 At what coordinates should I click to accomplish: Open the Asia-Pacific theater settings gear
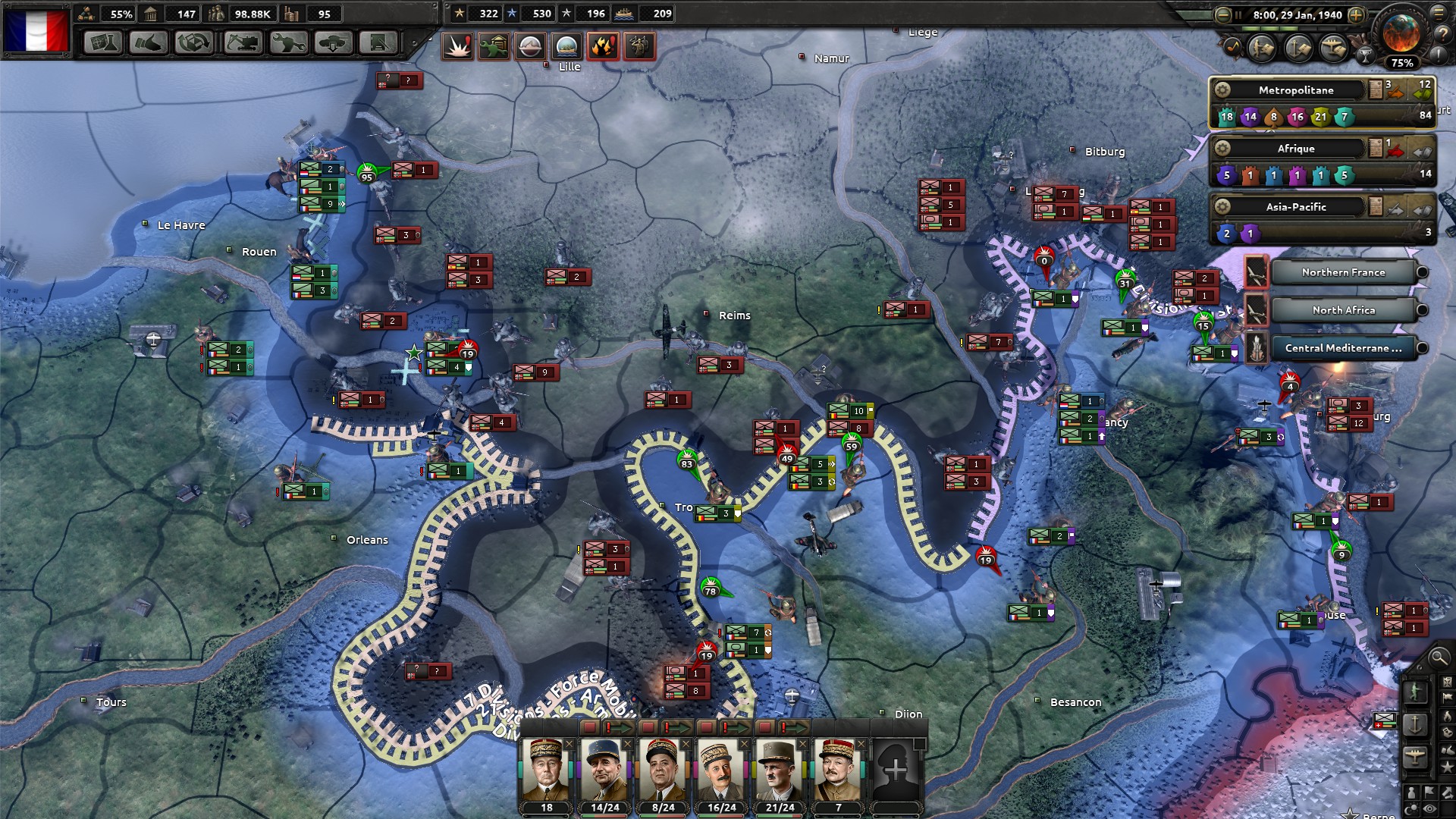click(x=1222, y=206)
